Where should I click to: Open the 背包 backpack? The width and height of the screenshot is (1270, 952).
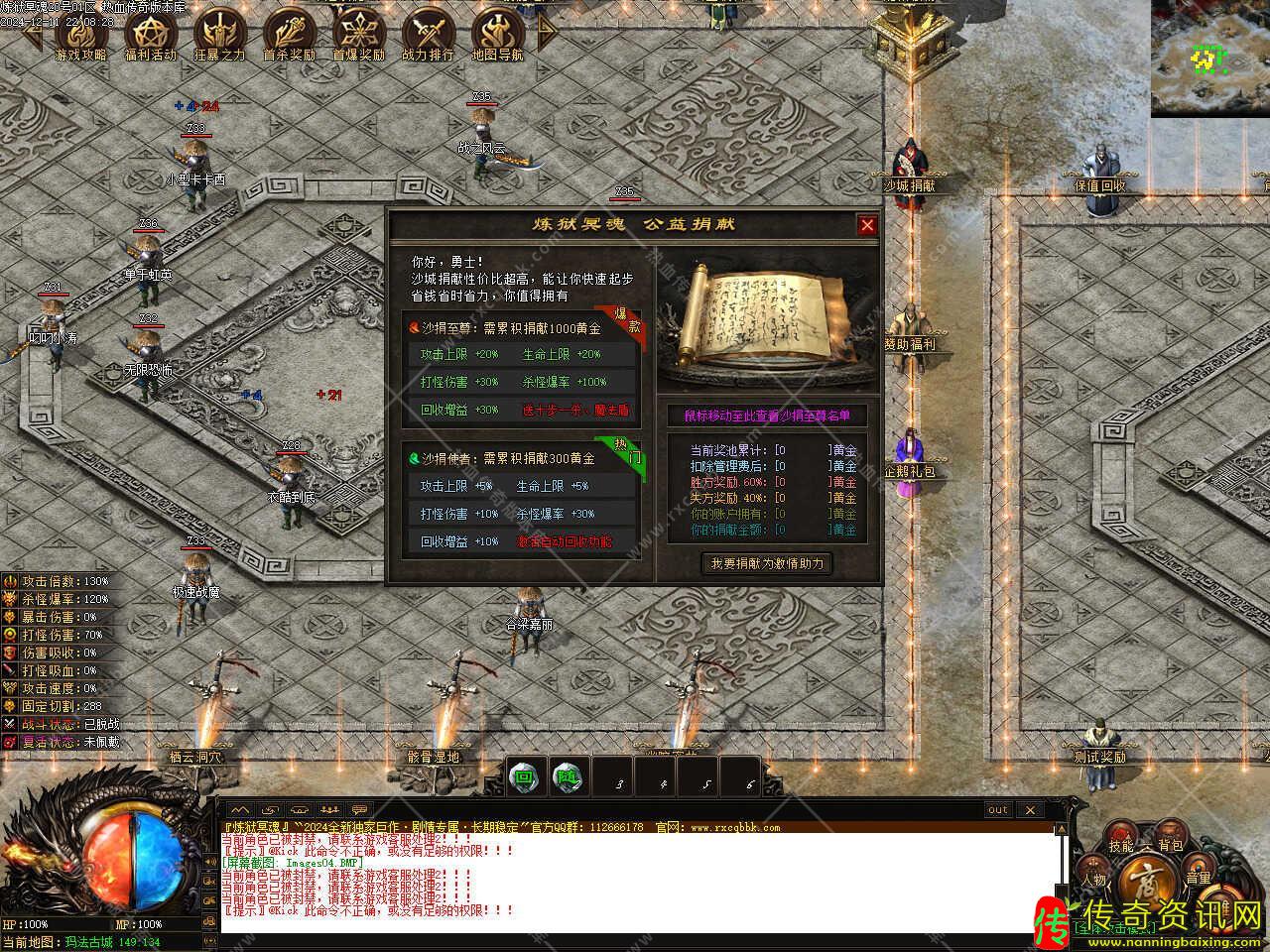(1171, 846)
